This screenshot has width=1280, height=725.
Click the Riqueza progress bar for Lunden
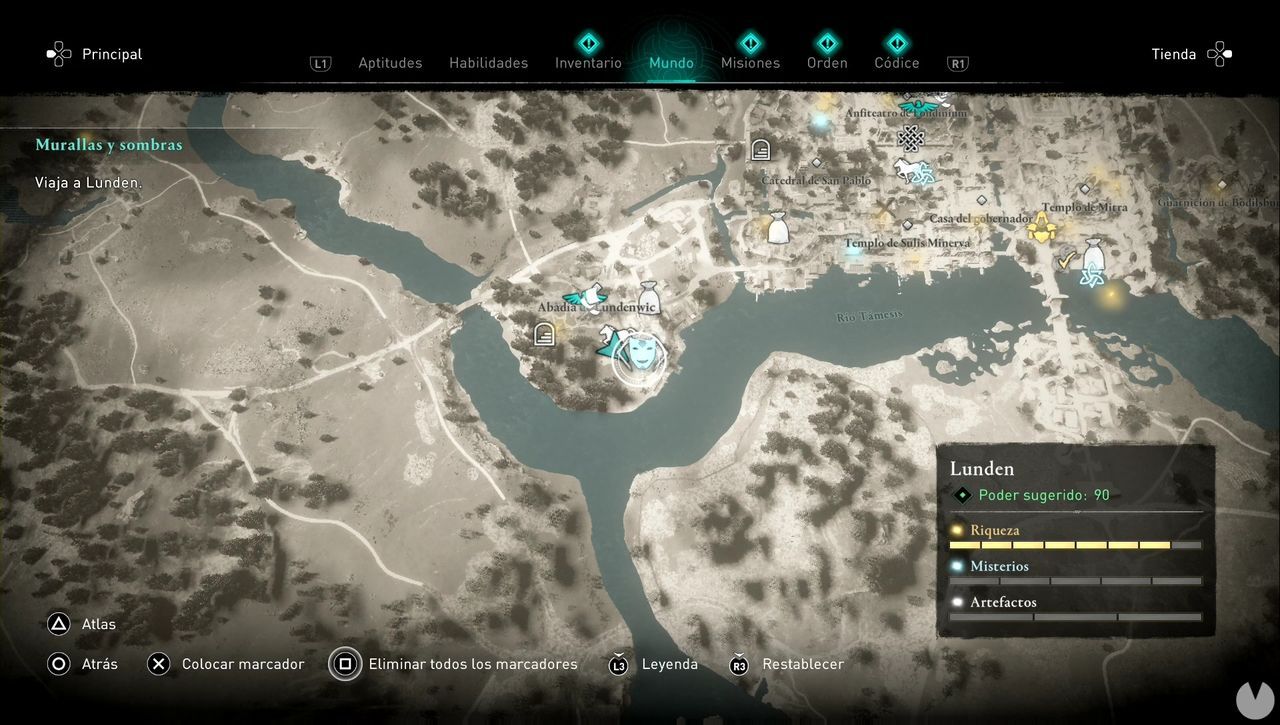click(x=1075, y=545)
